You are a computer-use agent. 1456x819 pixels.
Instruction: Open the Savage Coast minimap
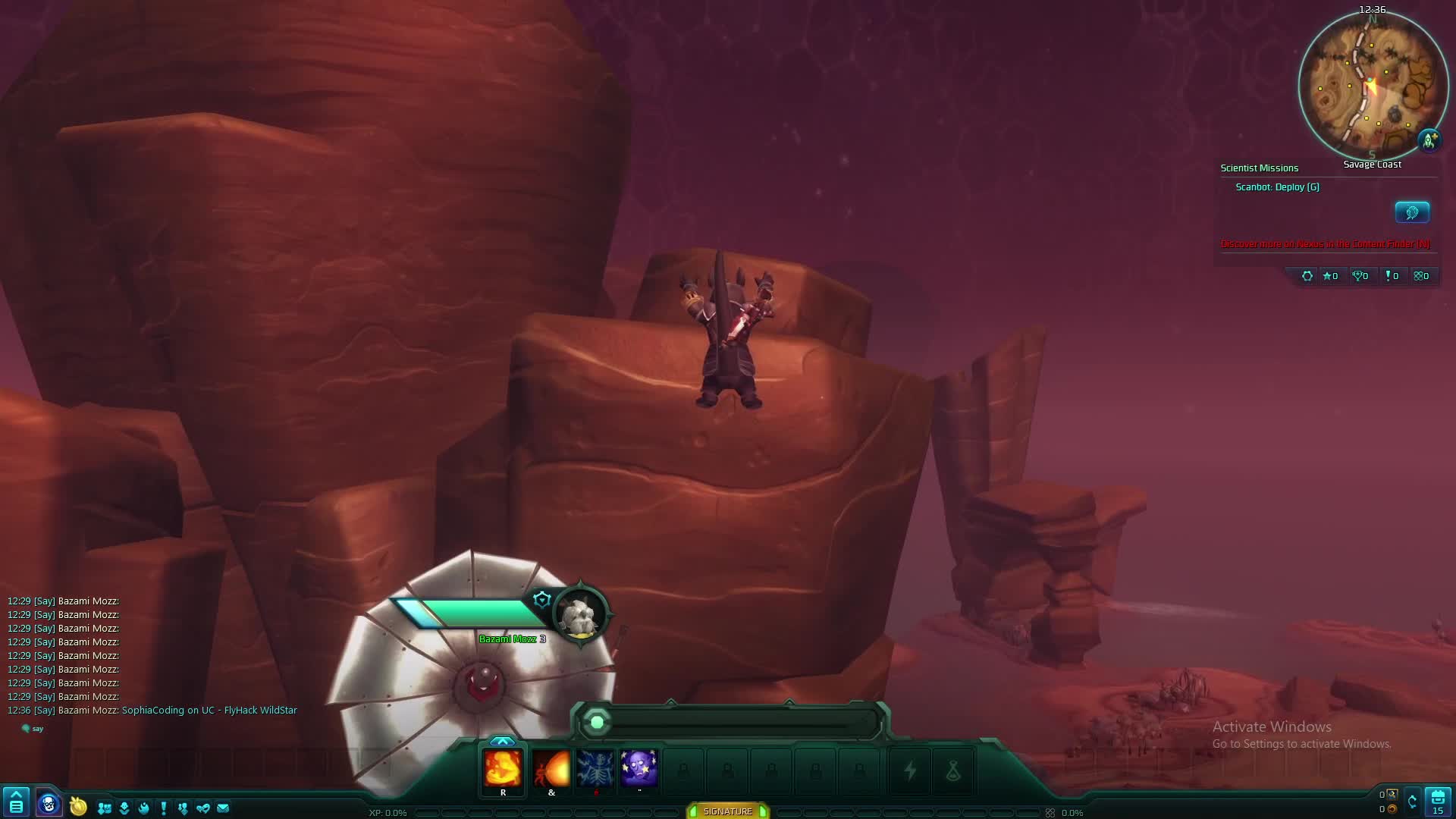click(1372, 85)
